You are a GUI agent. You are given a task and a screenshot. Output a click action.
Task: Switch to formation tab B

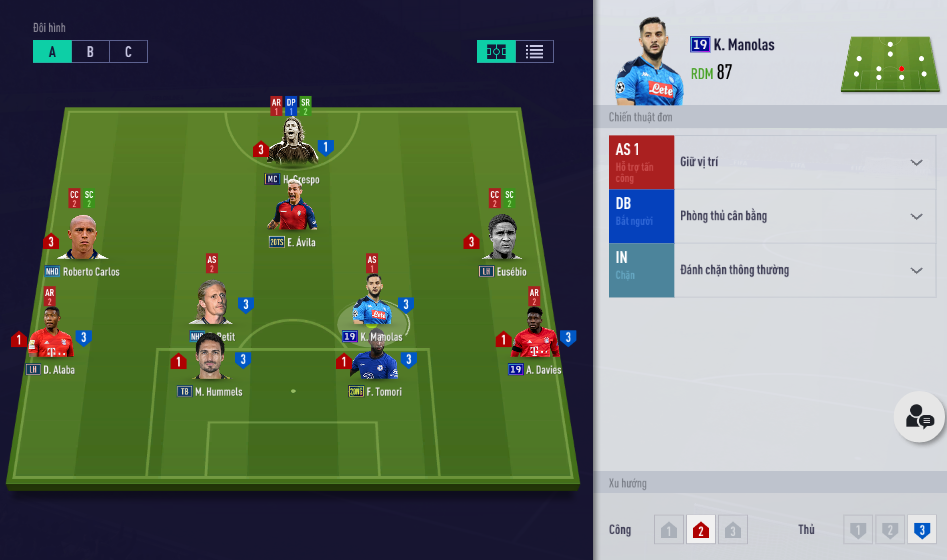coord(90,52)
